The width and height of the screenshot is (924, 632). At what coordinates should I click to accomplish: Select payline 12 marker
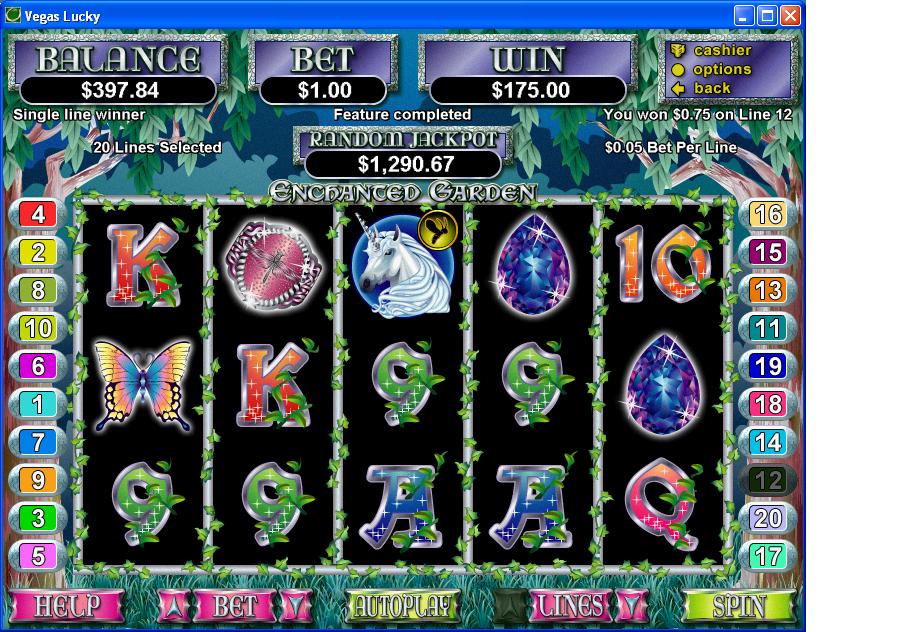(x=767, y=480)
